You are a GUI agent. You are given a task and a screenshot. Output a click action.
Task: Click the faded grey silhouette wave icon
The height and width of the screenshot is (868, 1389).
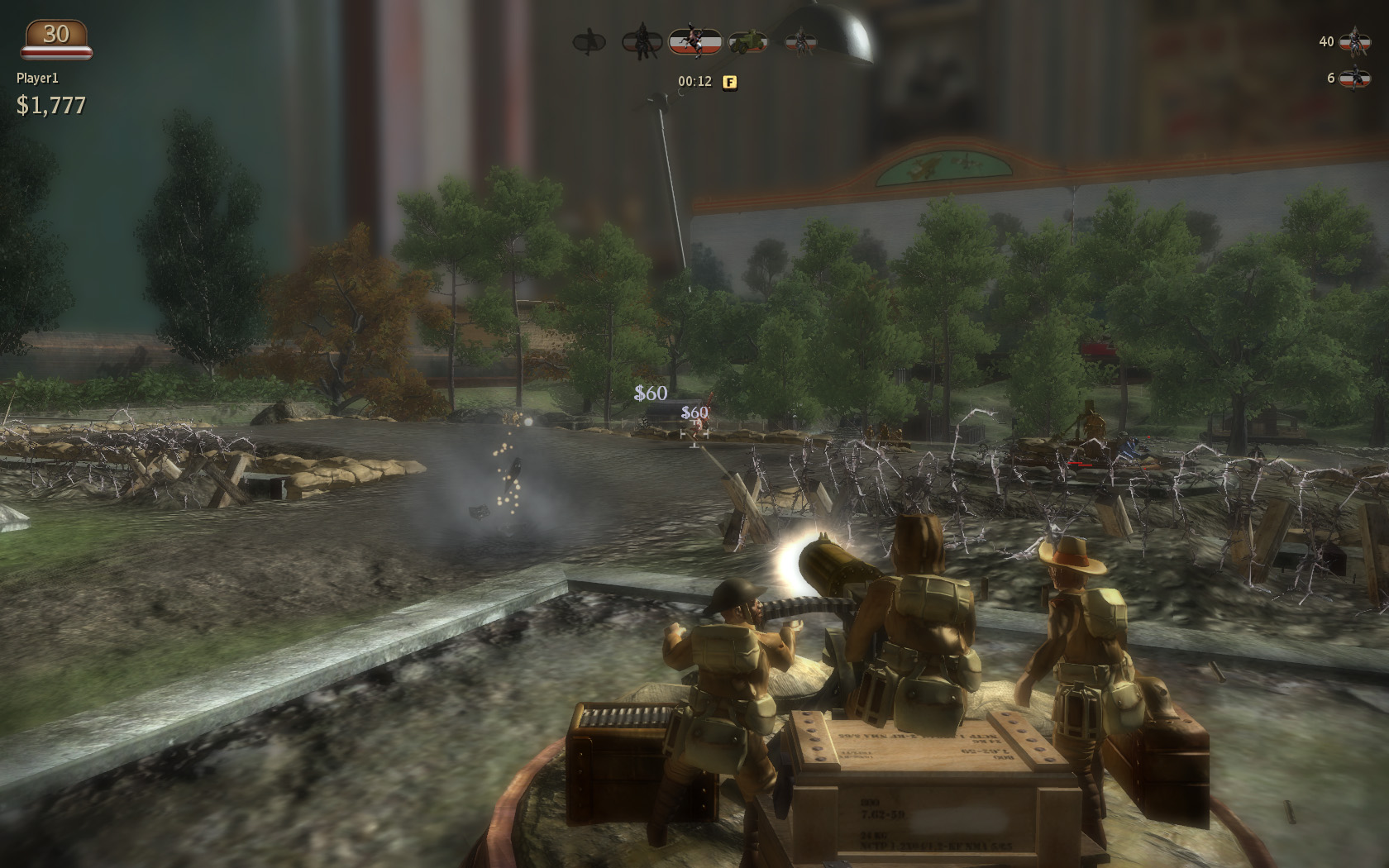[x=589, y=41]
